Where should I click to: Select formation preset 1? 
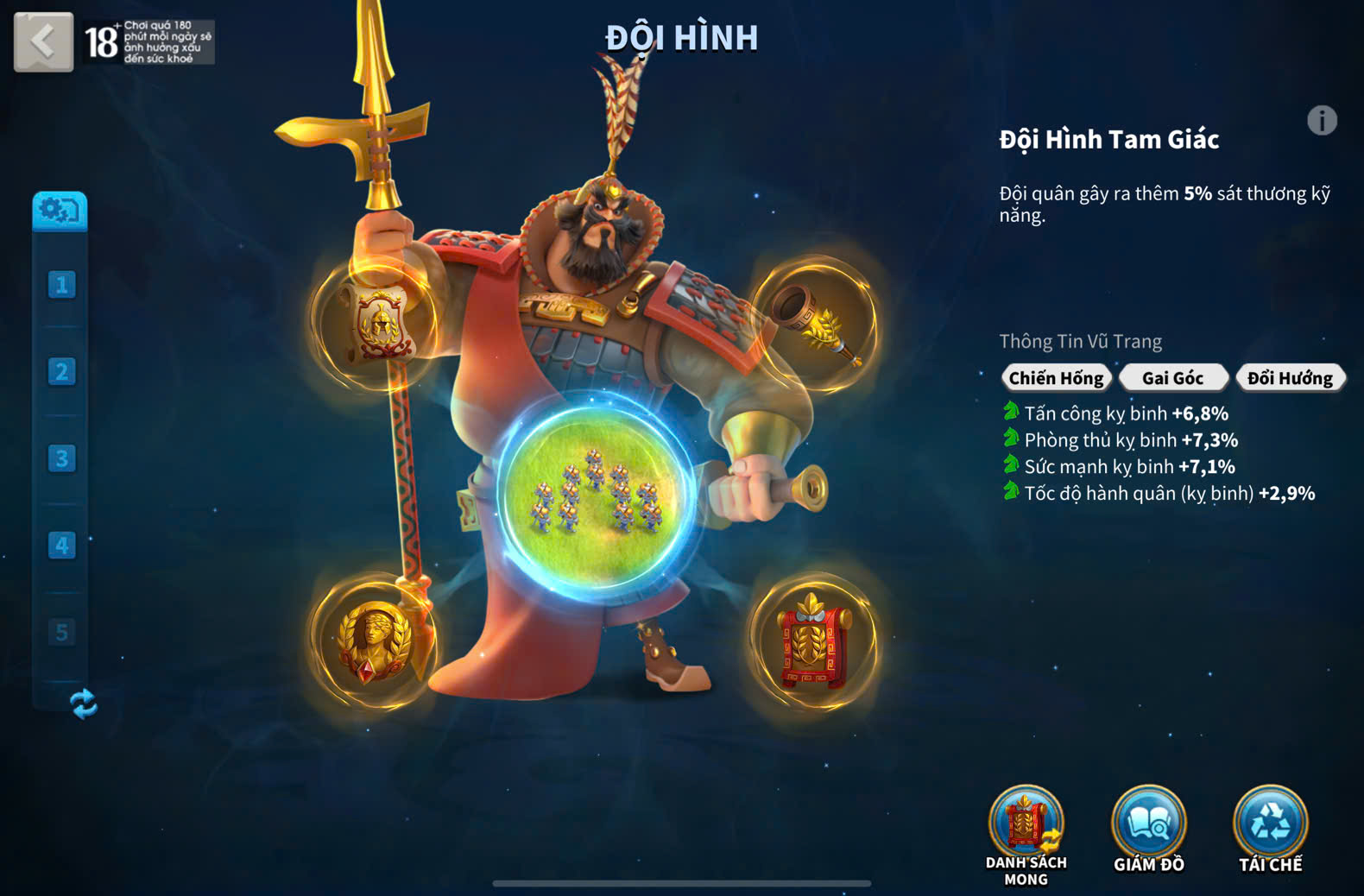click(x=61, y=285)
